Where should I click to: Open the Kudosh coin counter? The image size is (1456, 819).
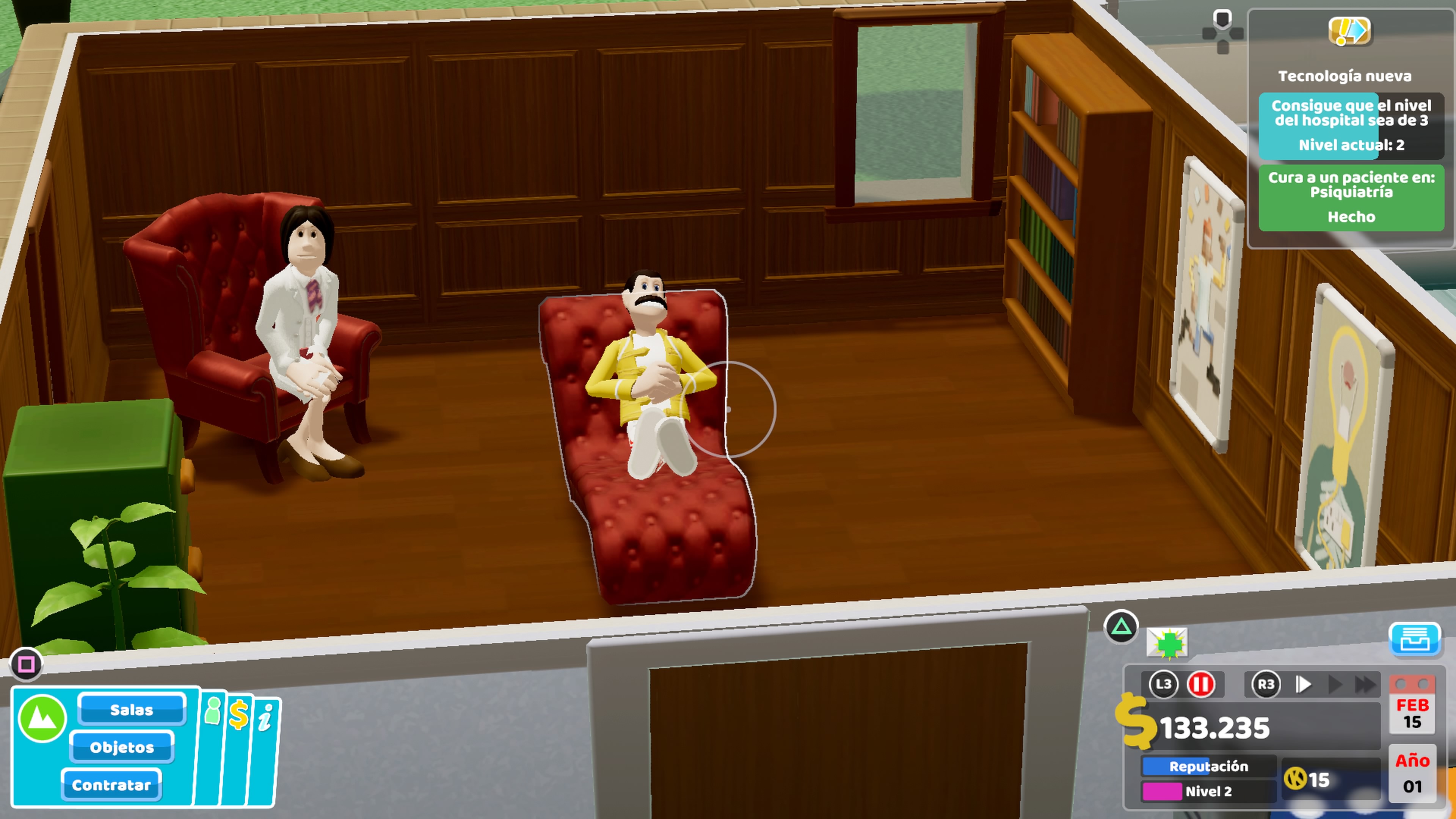click(x=1308, y=780)
